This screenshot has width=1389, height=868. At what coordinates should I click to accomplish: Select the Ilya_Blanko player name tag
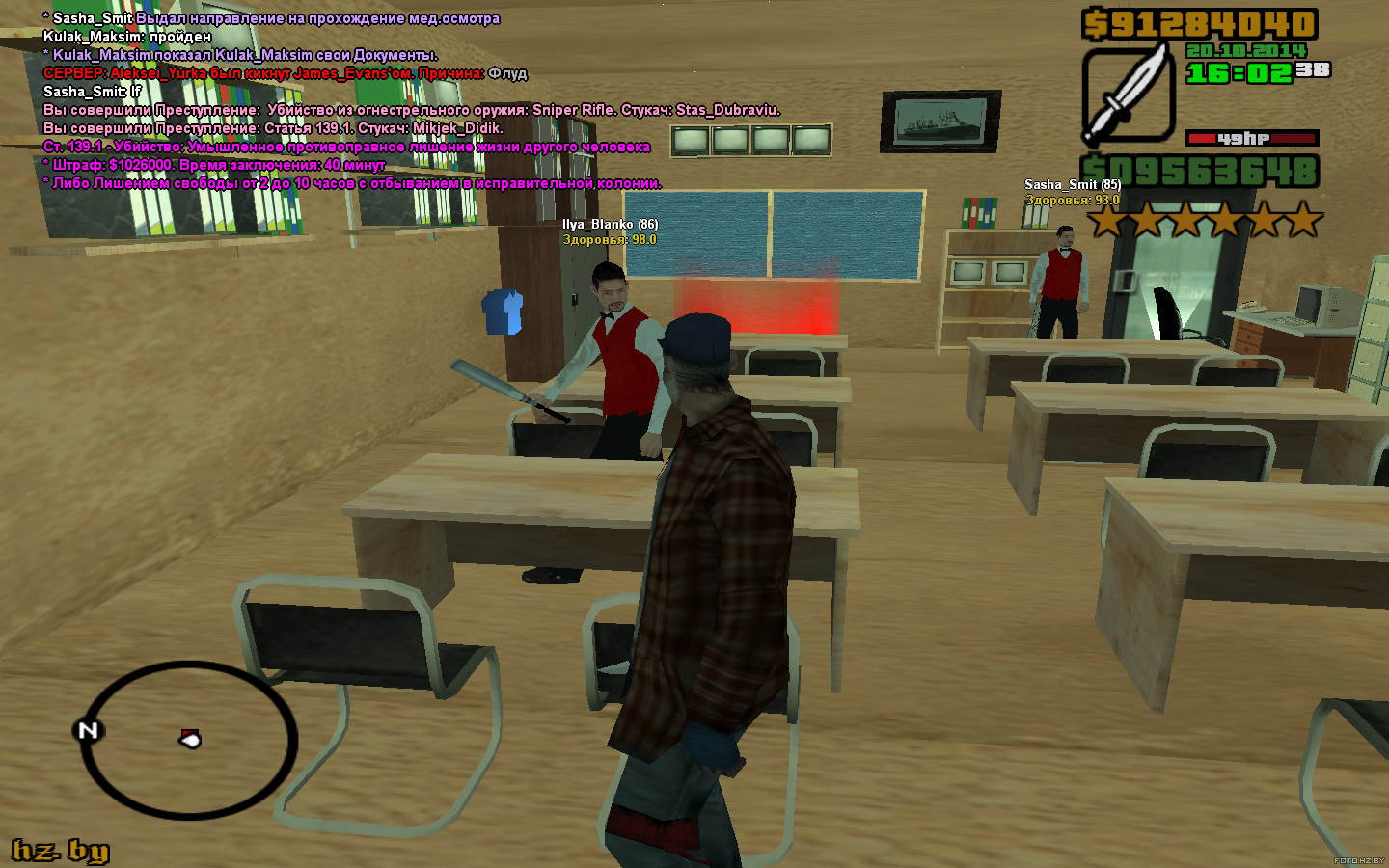pyautogui.click(x=610, y=224)
